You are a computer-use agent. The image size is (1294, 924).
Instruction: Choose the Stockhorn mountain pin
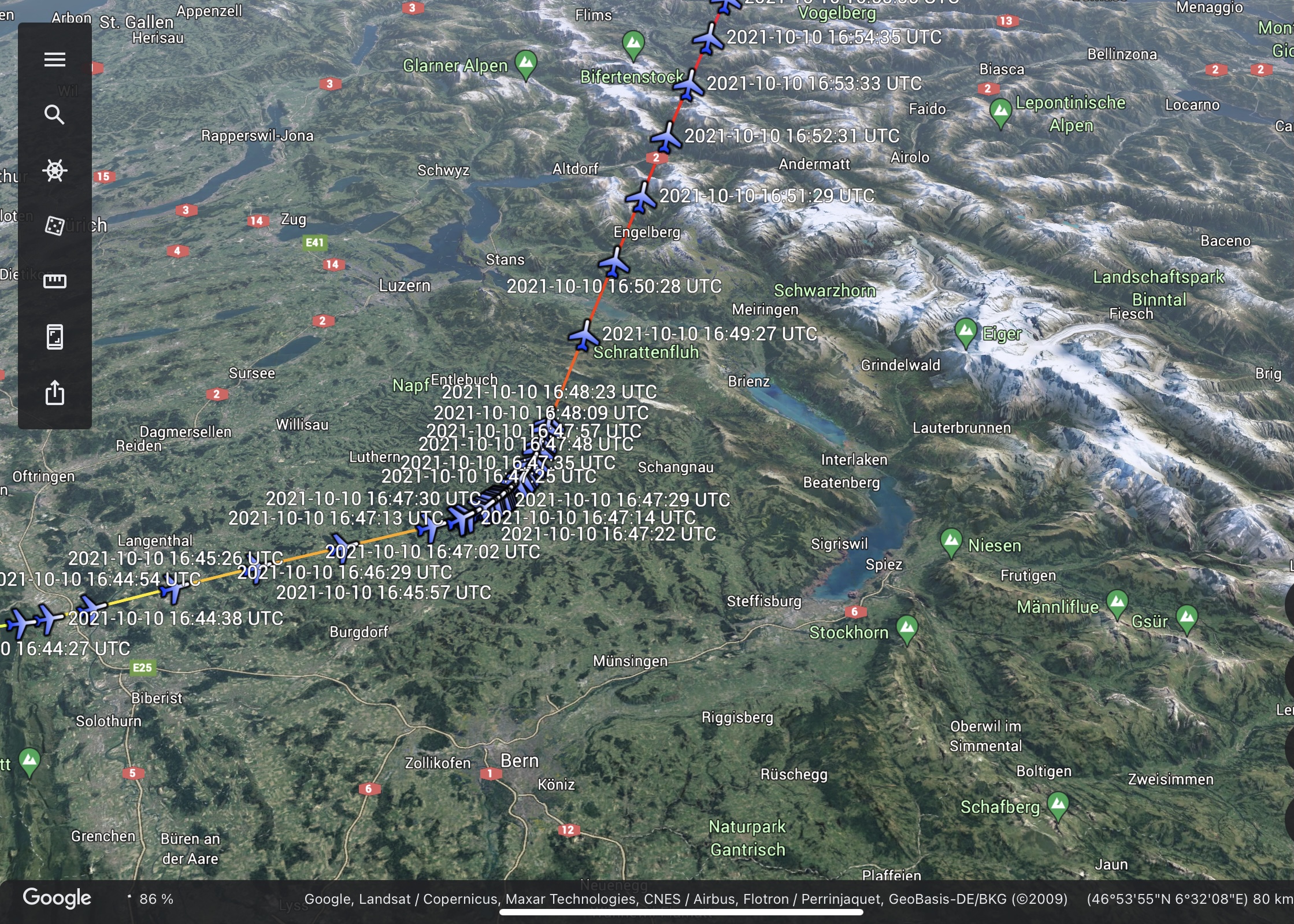[907, 628]
